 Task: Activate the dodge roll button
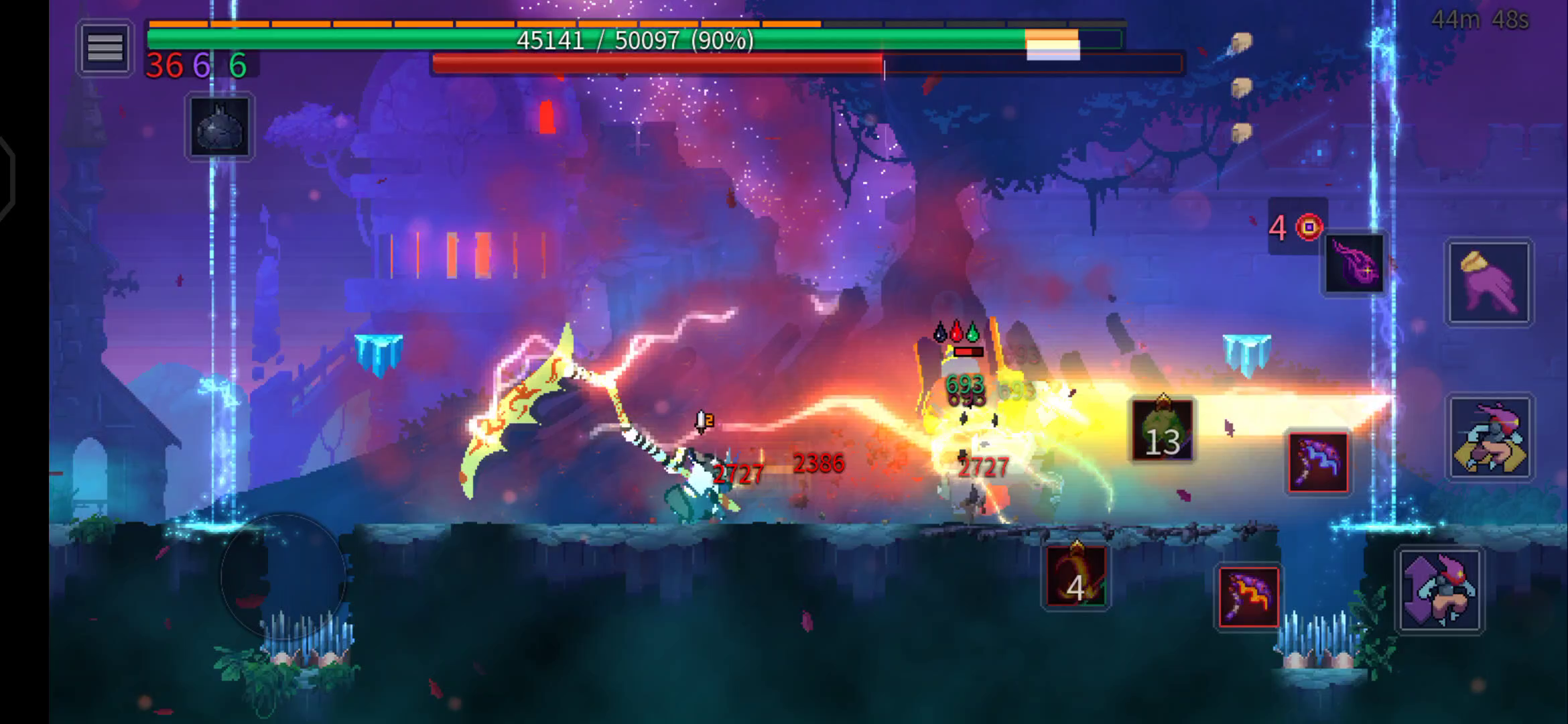click(1489, 438)
